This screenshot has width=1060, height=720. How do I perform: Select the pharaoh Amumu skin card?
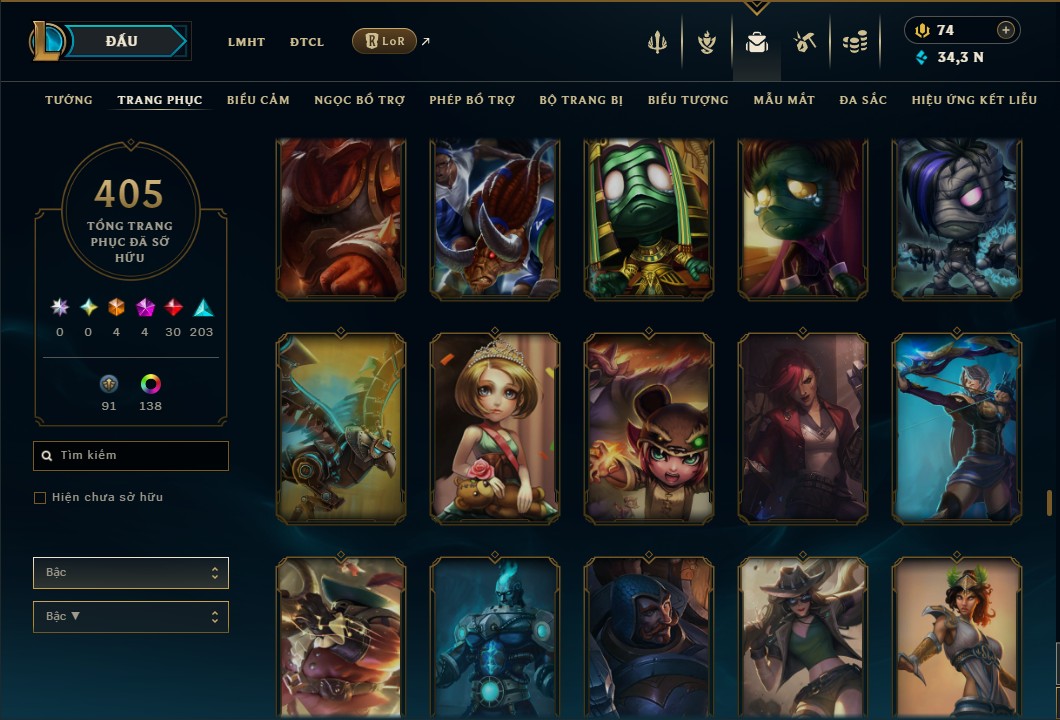point(649,219)
